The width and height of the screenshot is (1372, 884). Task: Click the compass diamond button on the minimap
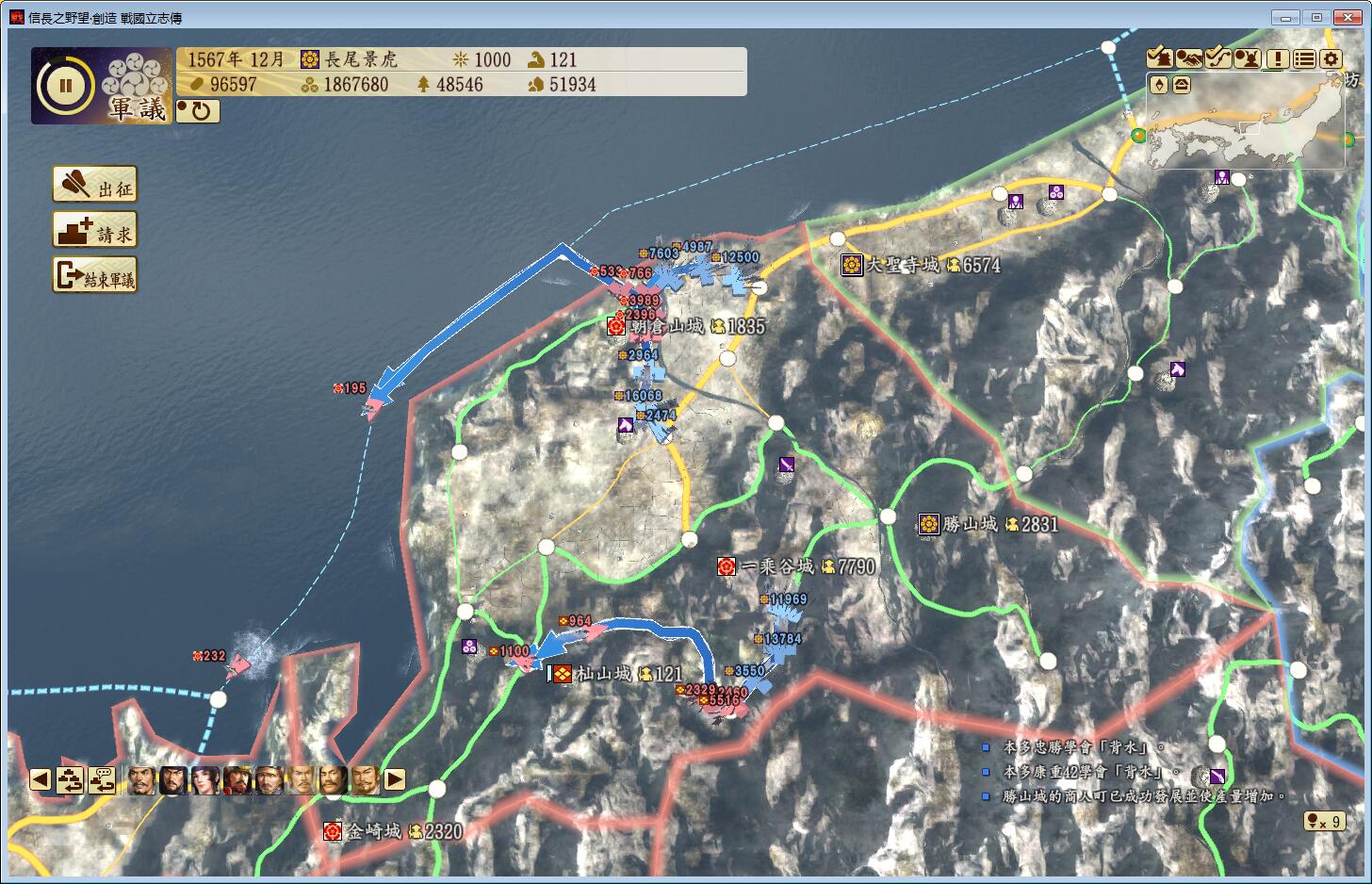(x=1159, y=85)
